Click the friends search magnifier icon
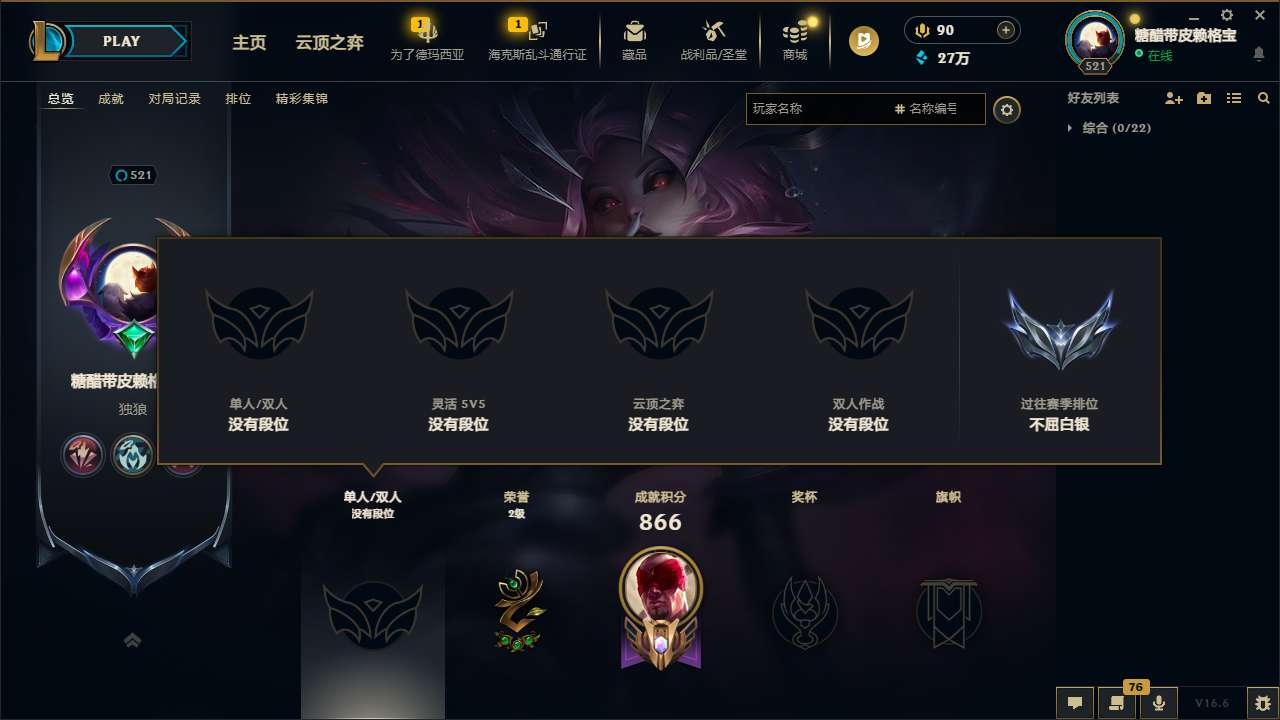The height and width of the screenshot is (720, 1280). coord(1263,98)
